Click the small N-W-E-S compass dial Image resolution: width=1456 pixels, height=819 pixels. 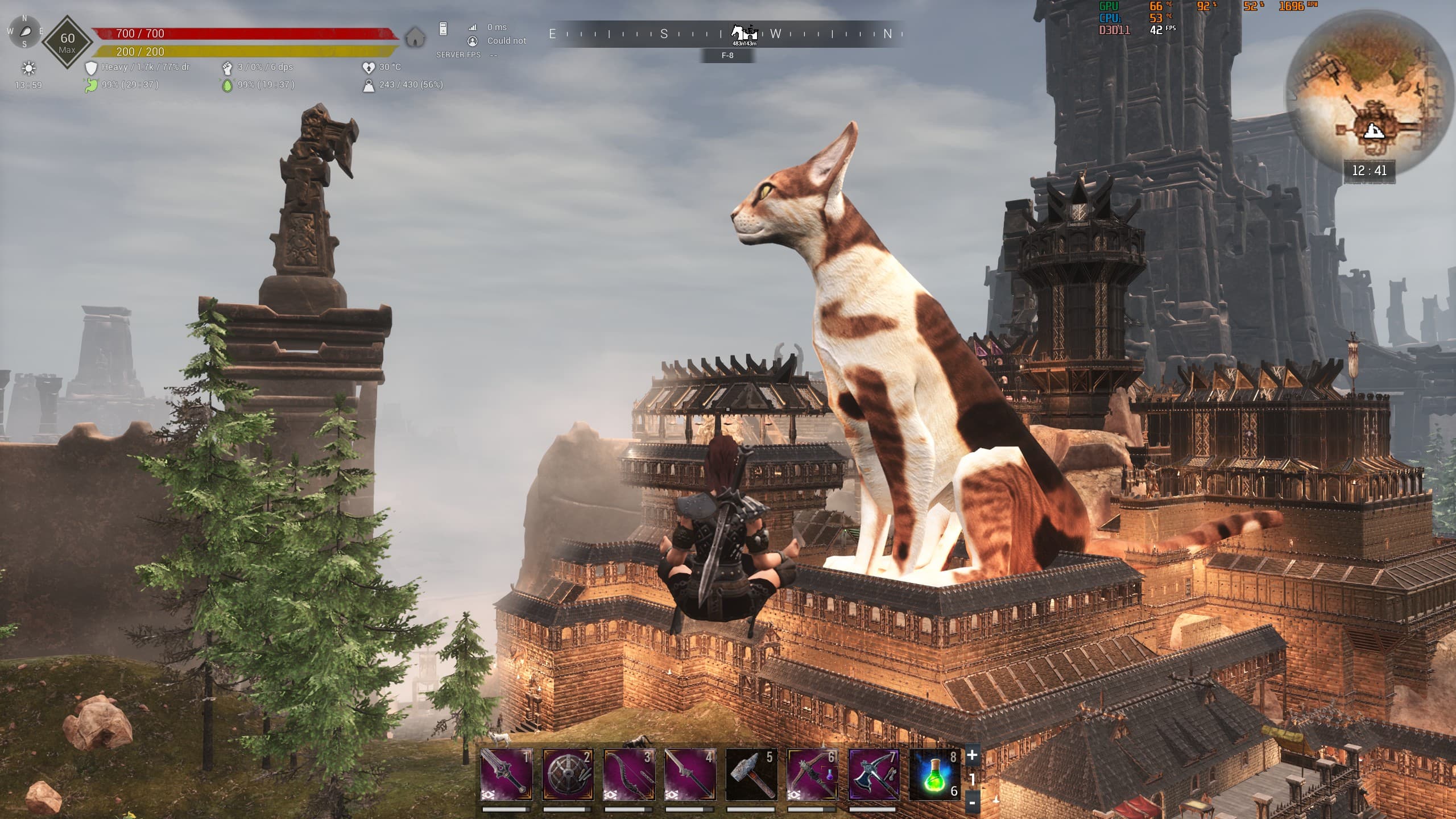25,31
